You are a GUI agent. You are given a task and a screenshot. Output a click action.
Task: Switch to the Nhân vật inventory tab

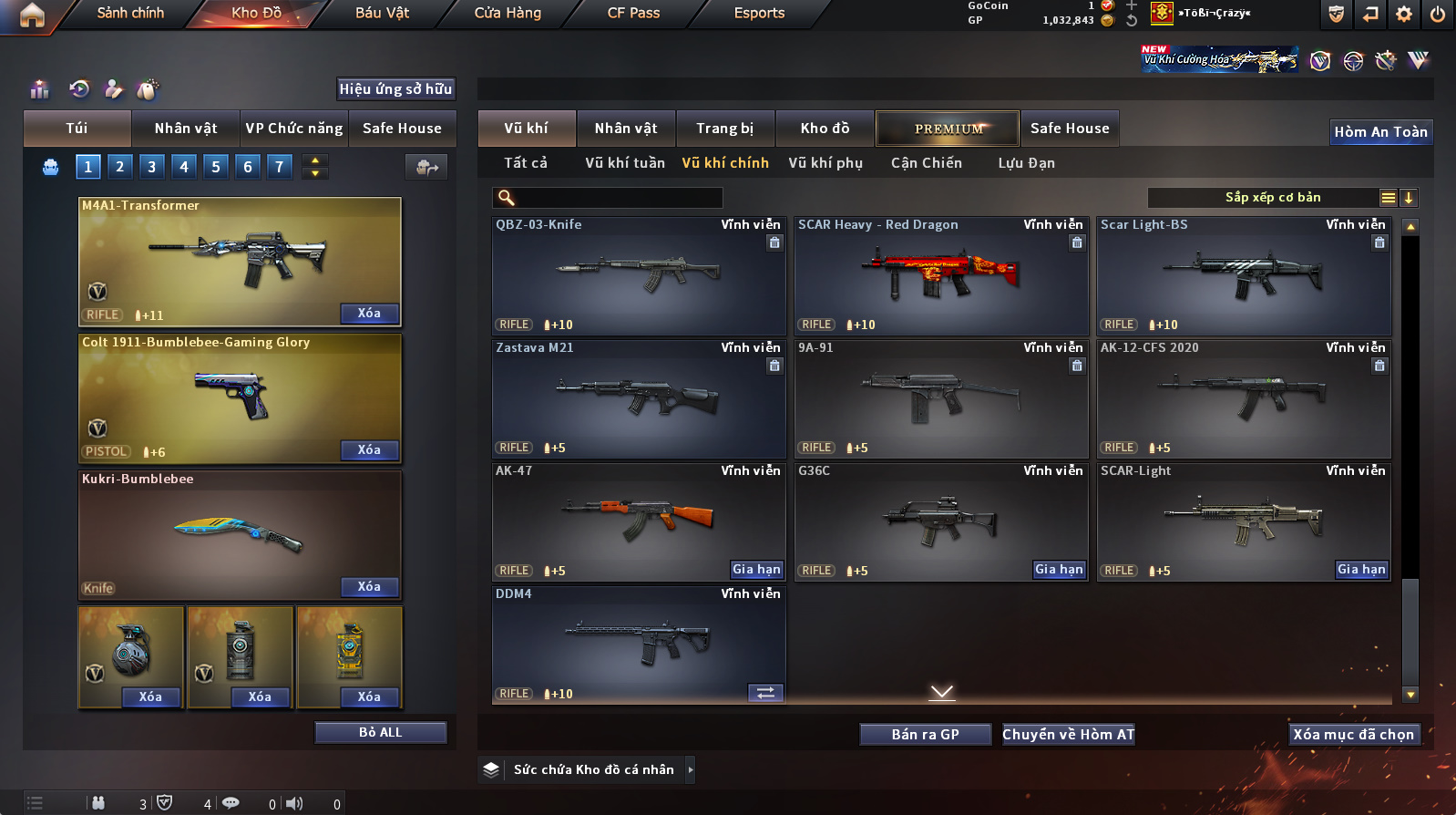pyautogui.click(x=626, y=129)
